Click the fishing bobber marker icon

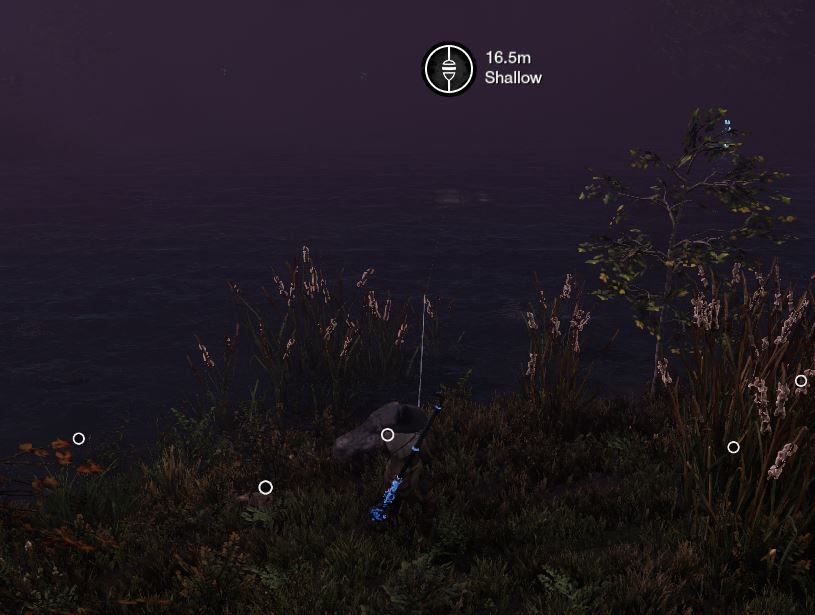[448, 69]
